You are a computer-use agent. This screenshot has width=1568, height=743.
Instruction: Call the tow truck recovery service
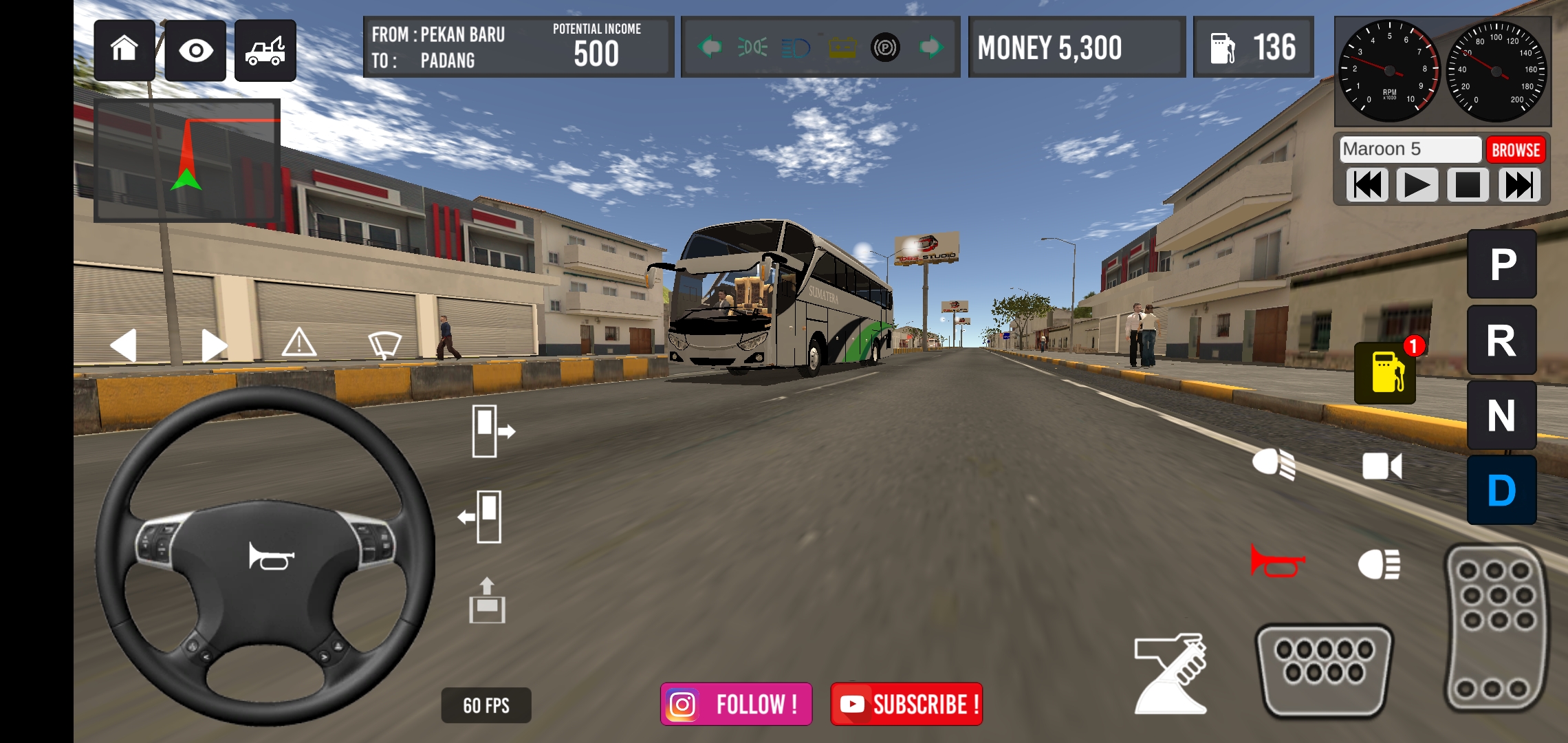[x=265, y=50]
